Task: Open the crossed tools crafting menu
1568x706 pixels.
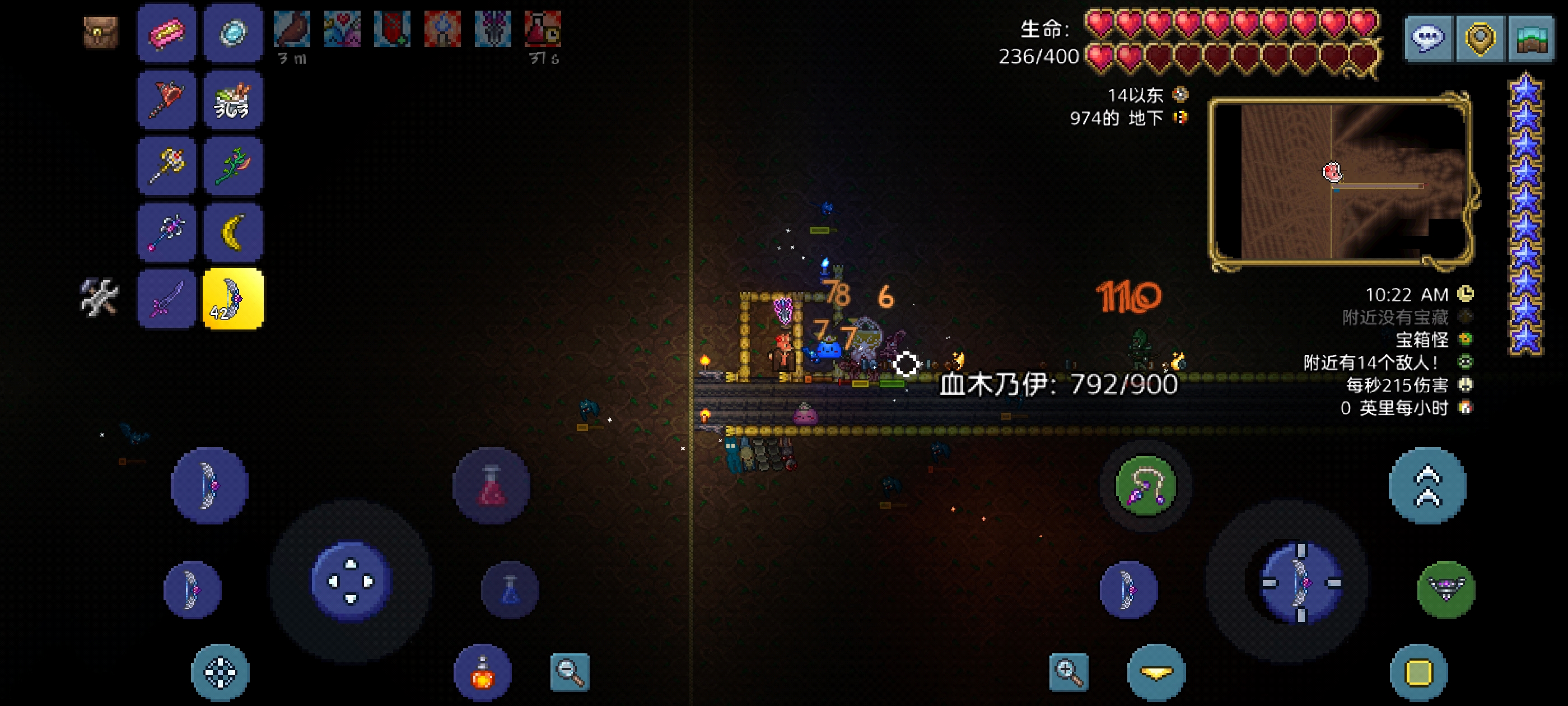Action: (x=99, y=298)
